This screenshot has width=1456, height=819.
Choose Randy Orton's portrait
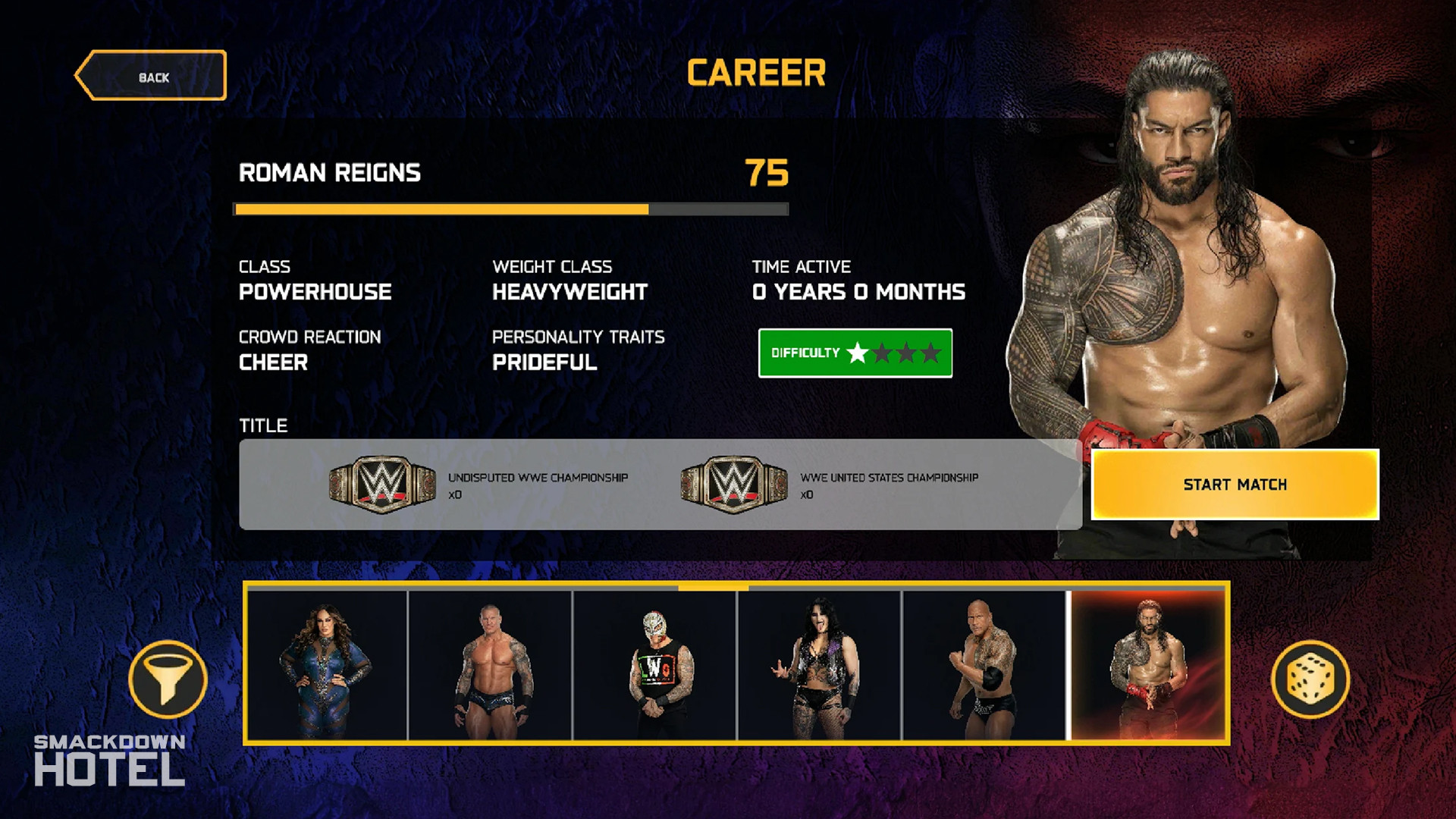tap(491, 665)
